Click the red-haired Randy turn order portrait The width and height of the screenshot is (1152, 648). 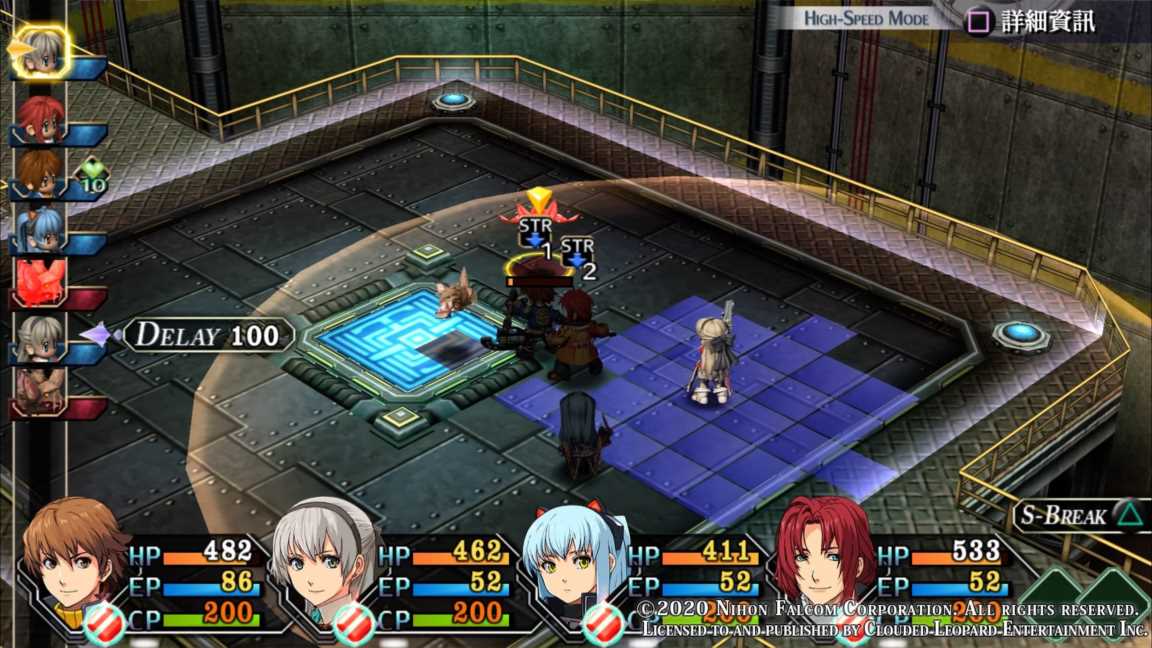(41, 118)
